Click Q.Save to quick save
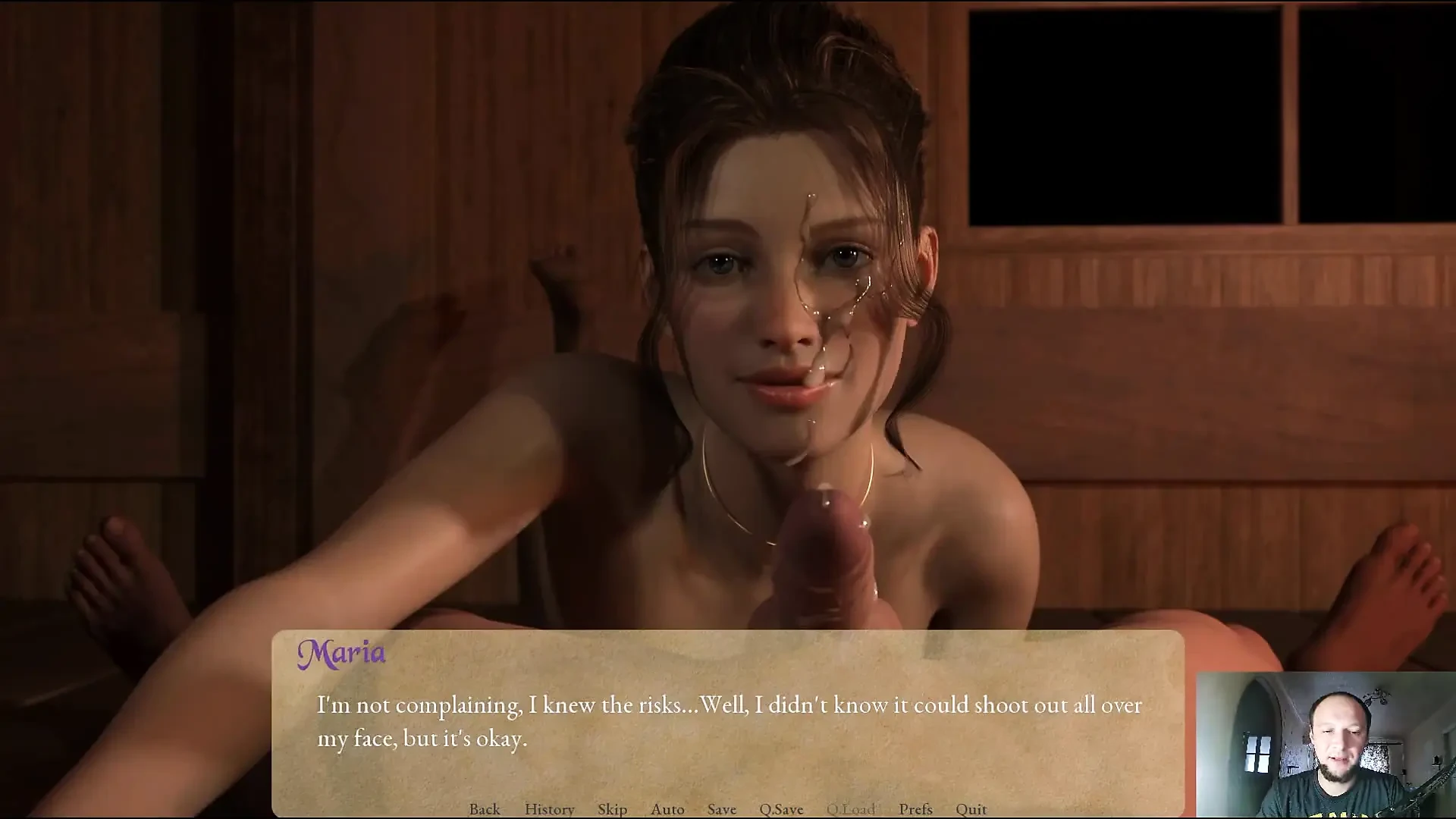 [x=781, y=809]
